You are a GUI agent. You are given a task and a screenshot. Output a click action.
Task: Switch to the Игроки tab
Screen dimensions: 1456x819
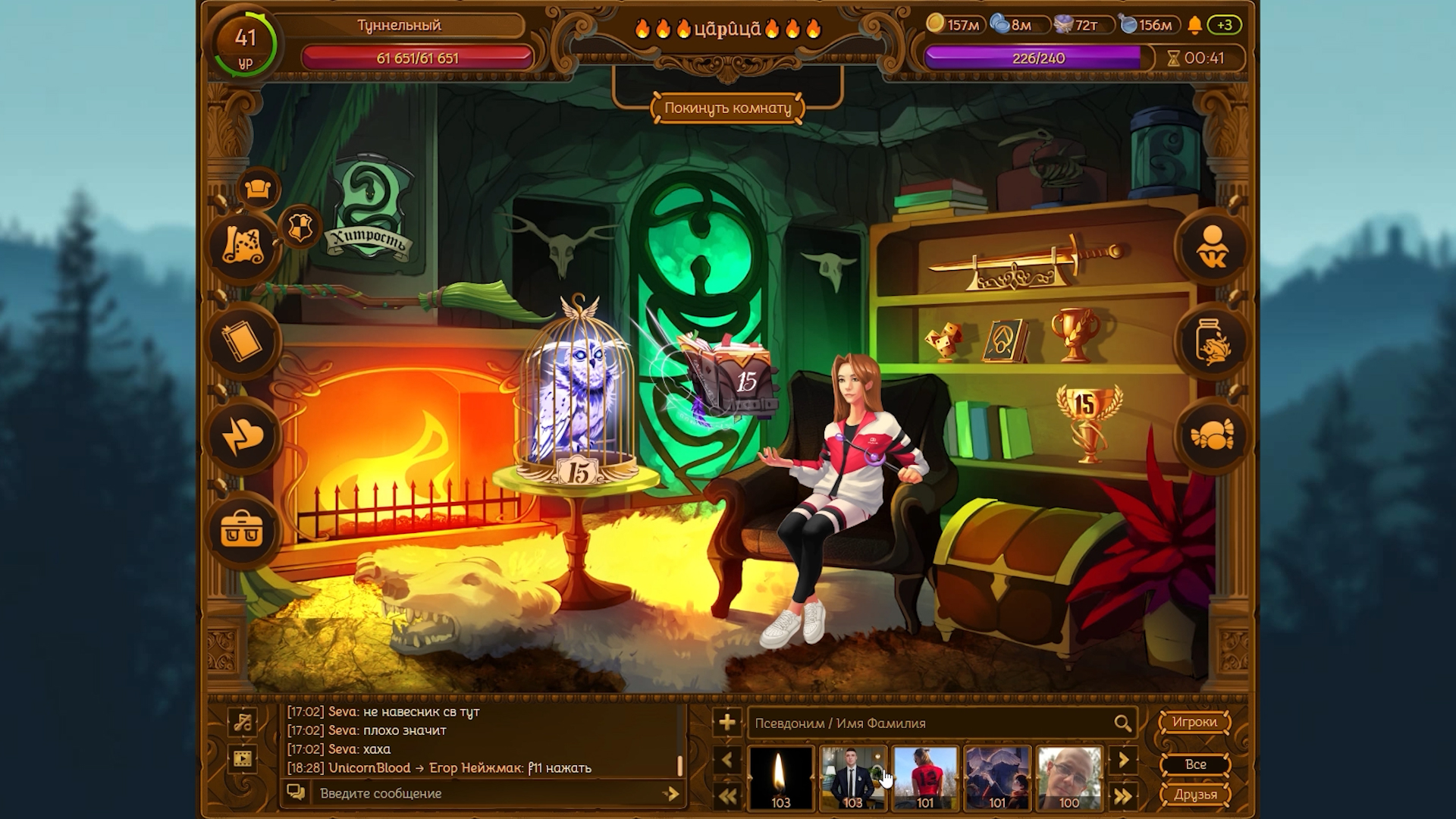click(1194, 722)
